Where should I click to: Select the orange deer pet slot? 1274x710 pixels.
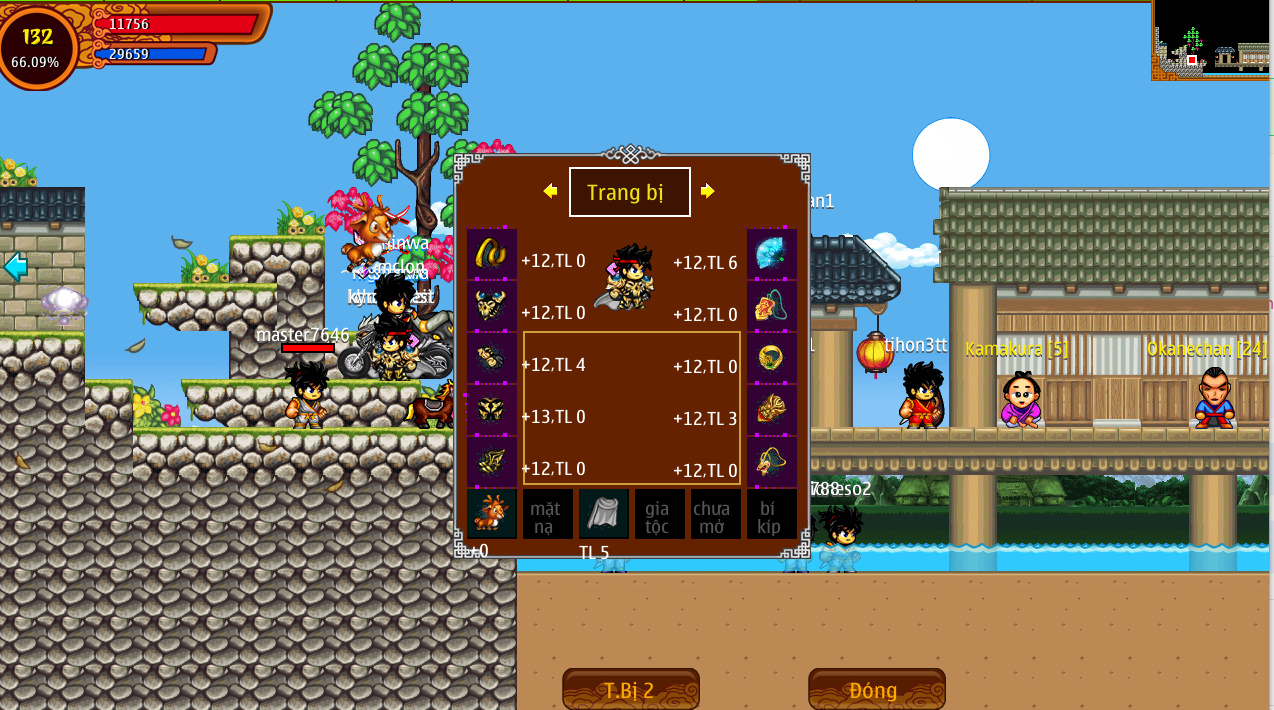tap(491, 514)
